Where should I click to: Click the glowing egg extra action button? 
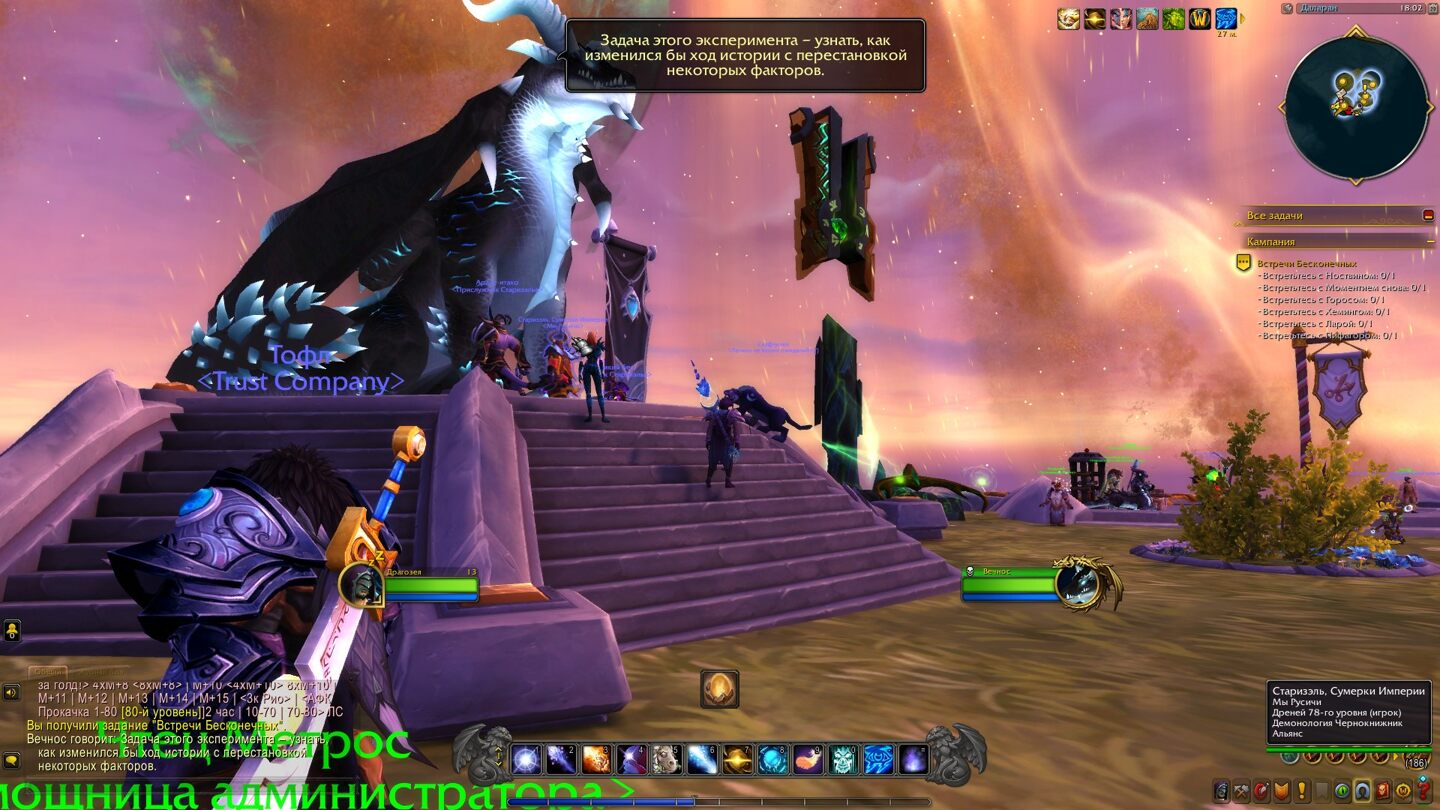[x=719, y=689]
